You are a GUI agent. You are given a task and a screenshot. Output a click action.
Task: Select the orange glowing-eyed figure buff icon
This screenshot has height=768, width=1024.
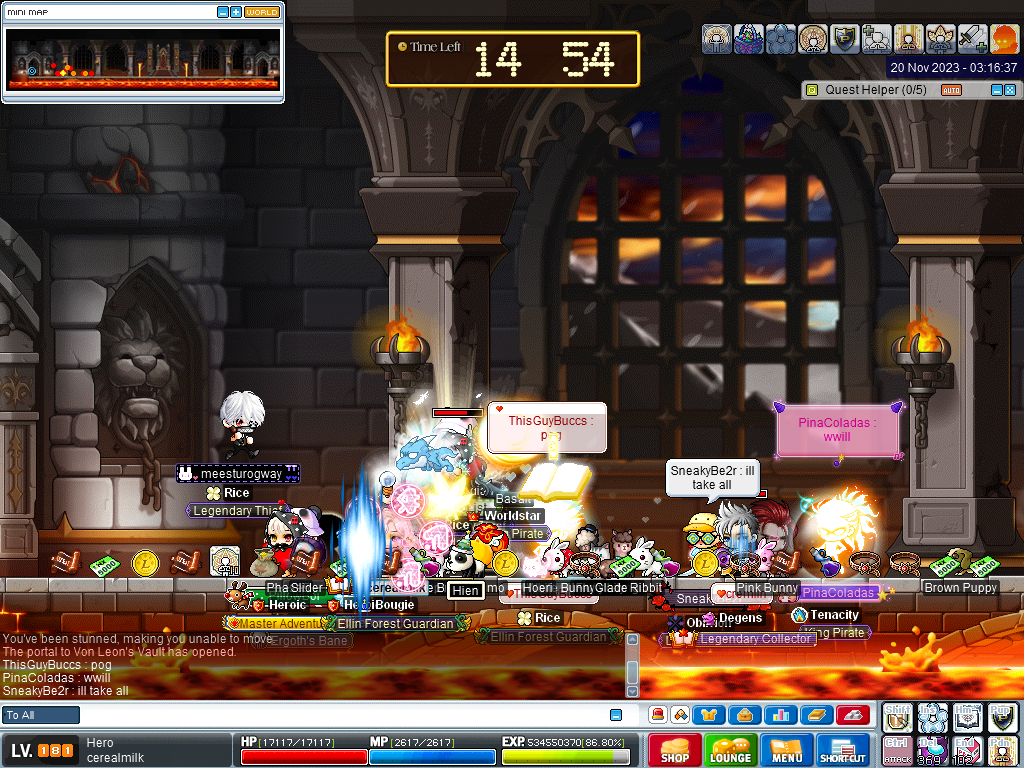(x=1005, y=39)
